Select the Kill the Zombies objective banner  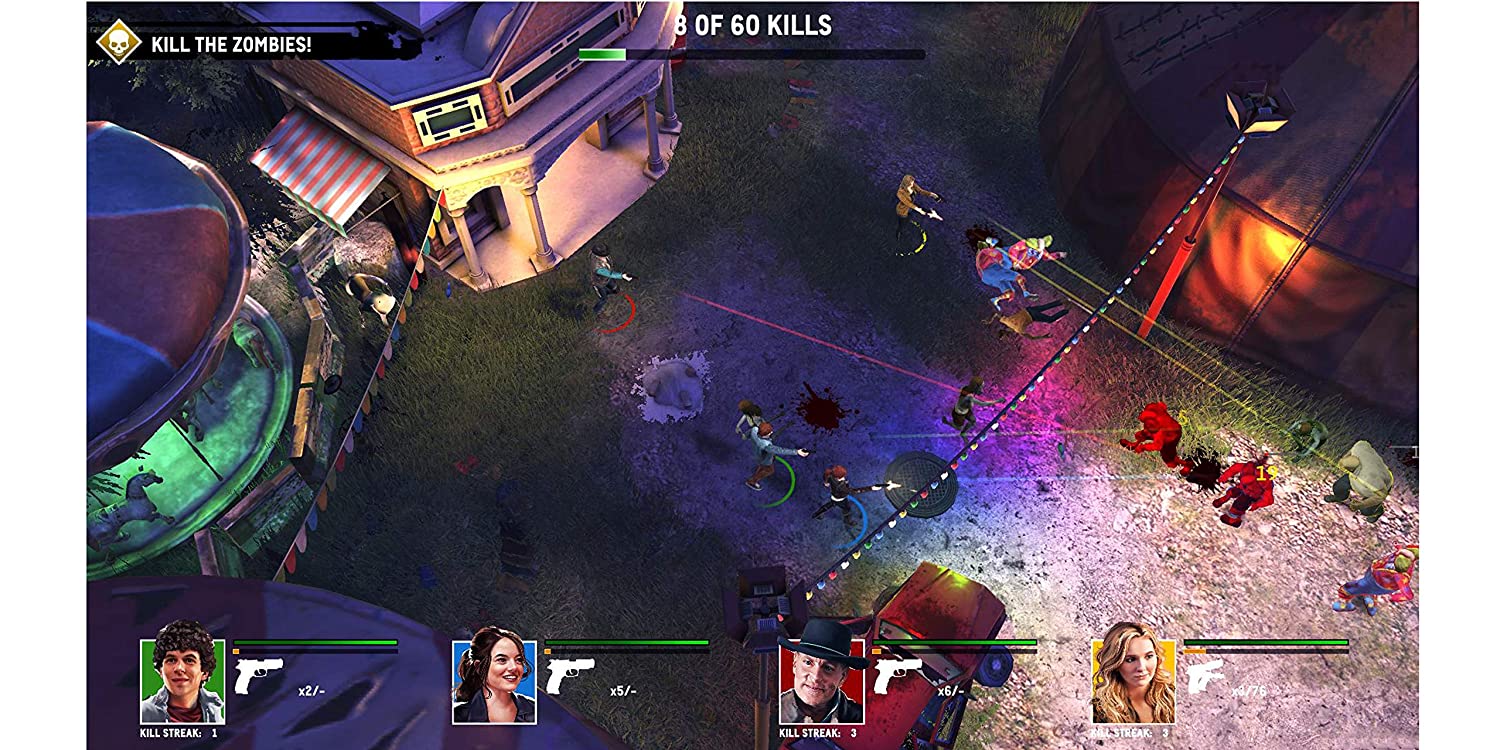[x=231, y=44]
